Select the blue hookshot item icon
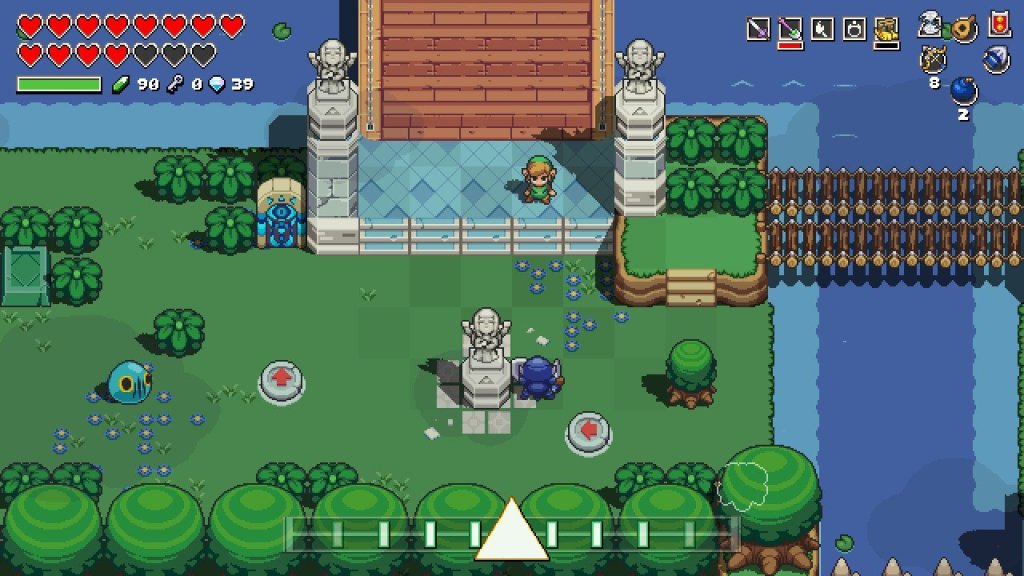 [x=996, y=60]
